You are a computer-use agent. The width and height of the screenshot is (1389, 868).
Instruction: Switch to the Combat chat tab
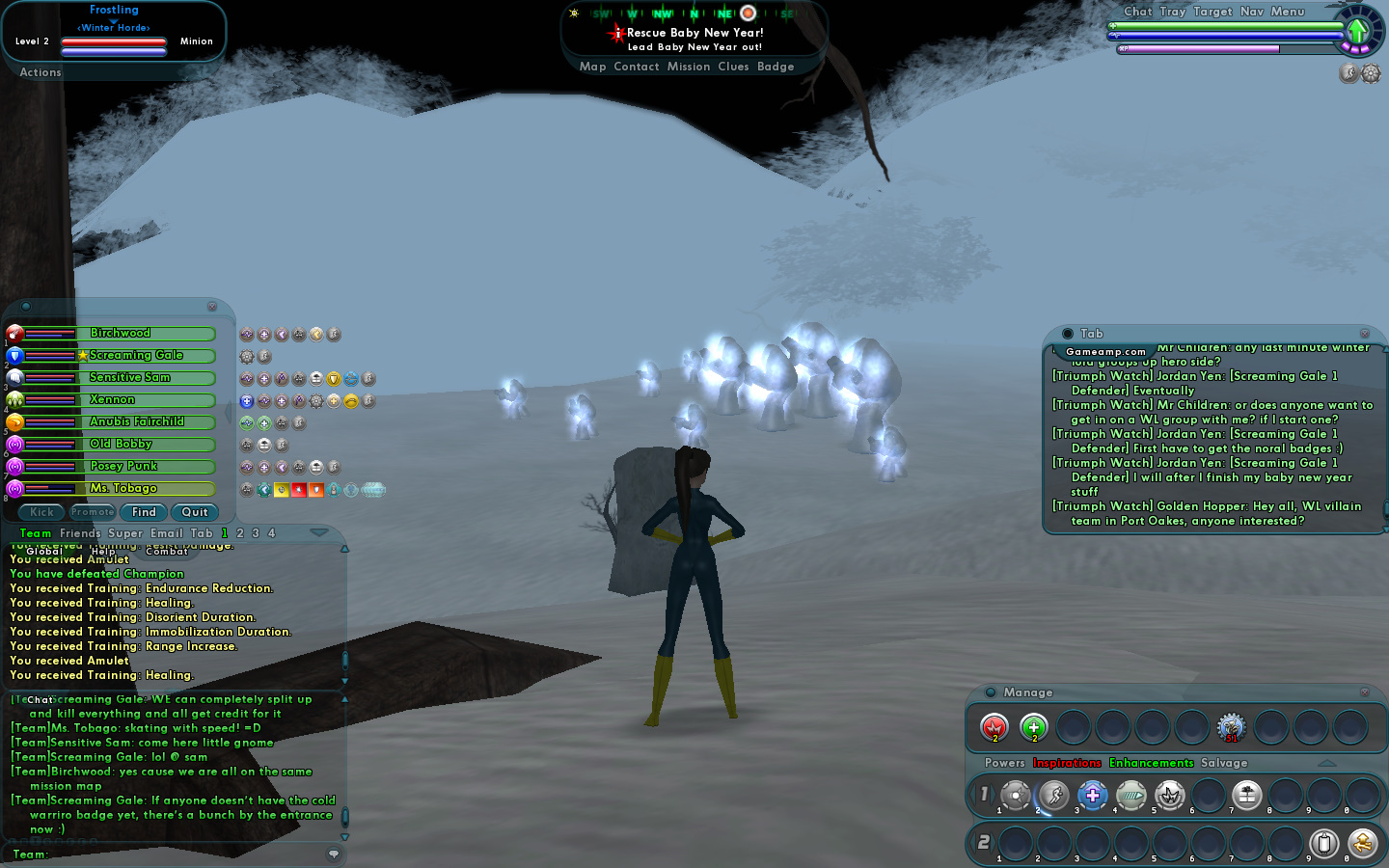point(167,552)
